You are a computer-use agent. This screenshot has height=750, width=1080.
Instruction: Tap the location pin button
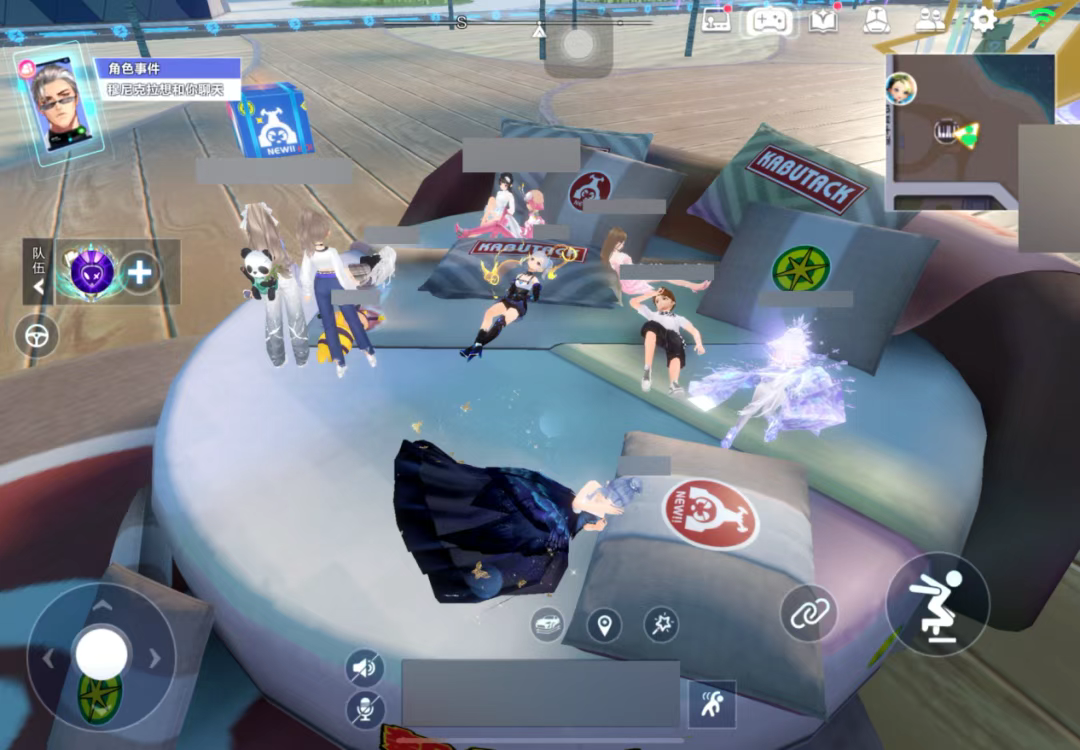603,626
